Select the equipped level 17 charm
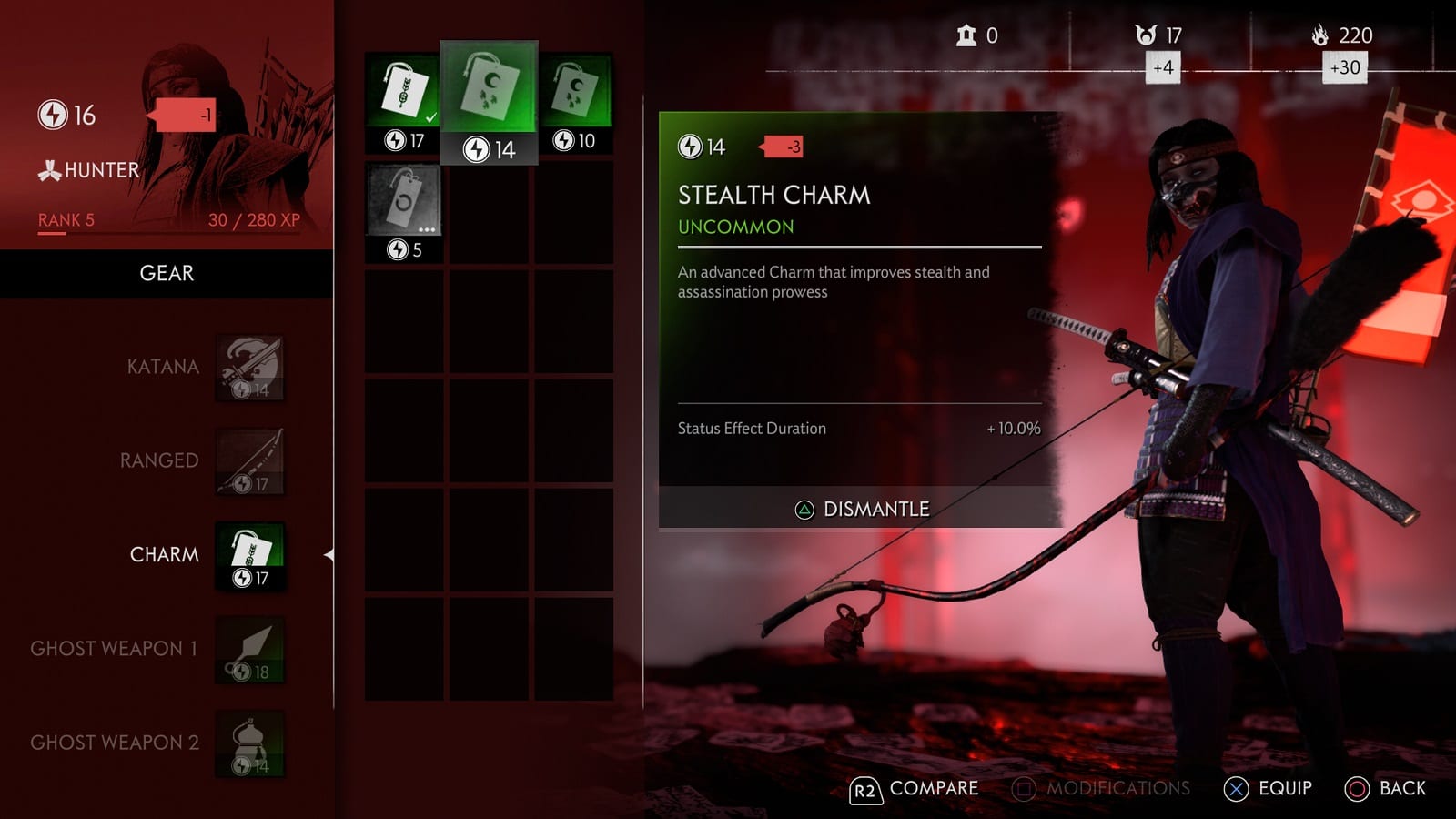The height and width of the screenshot is (819, 1456). (x=403, y=102)
